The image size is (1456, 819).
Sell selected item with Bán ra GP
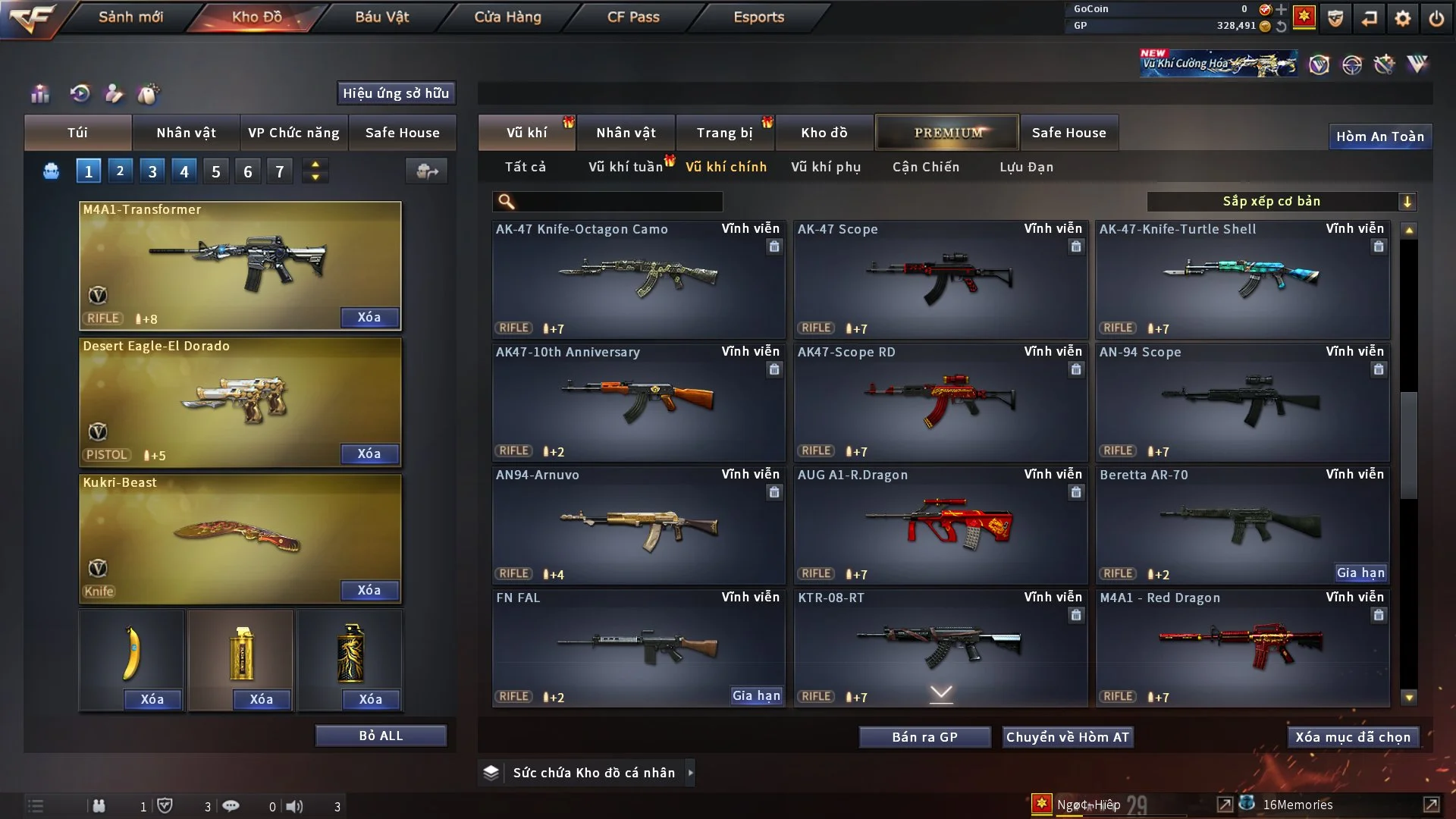pos(924,737)
